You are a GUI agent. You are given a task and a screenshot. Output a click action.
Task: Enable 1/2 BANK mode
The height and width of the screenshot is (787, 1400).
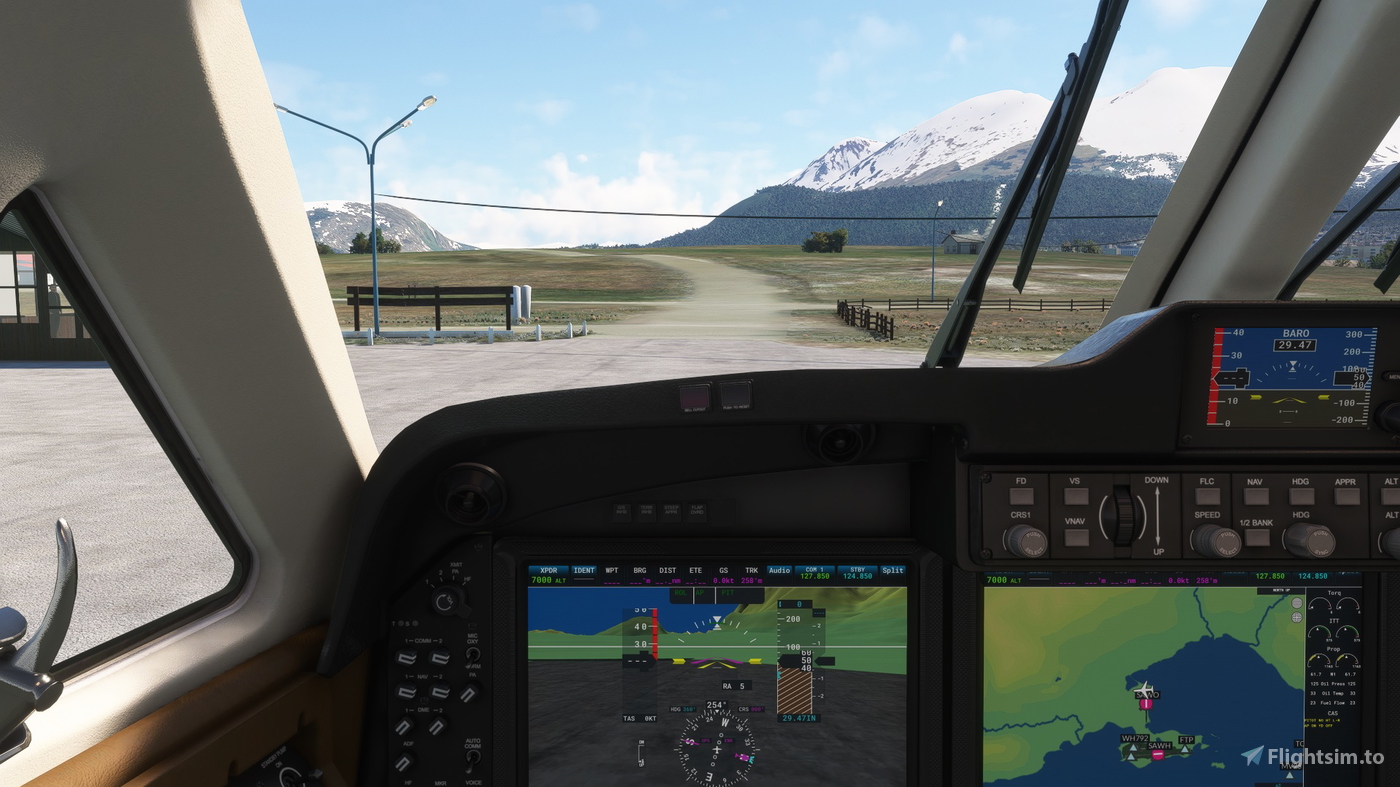pyautogui.click(x=1255, y=538)
